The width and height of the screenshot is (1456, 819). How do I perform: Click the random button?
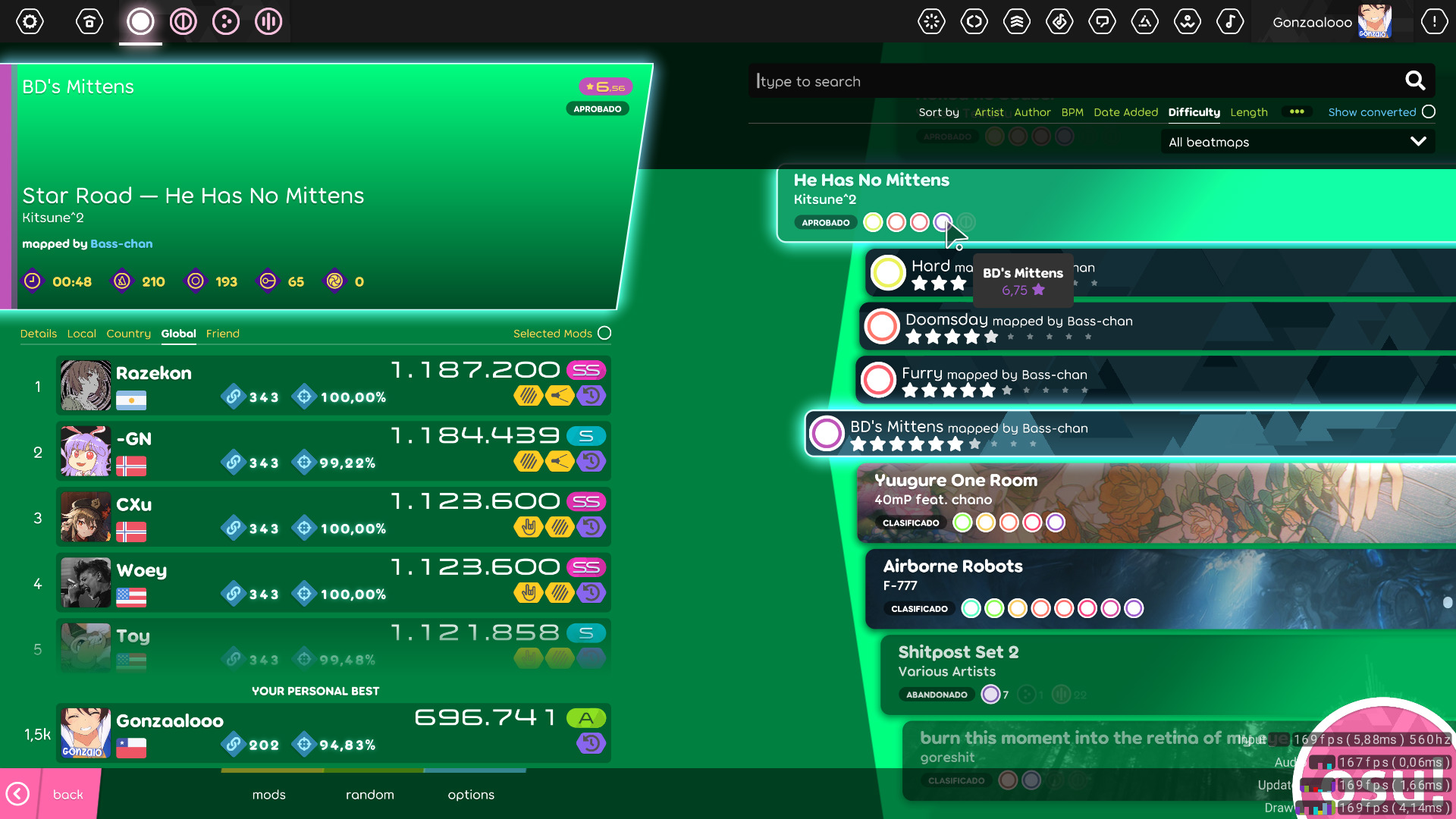click(370, 794)
